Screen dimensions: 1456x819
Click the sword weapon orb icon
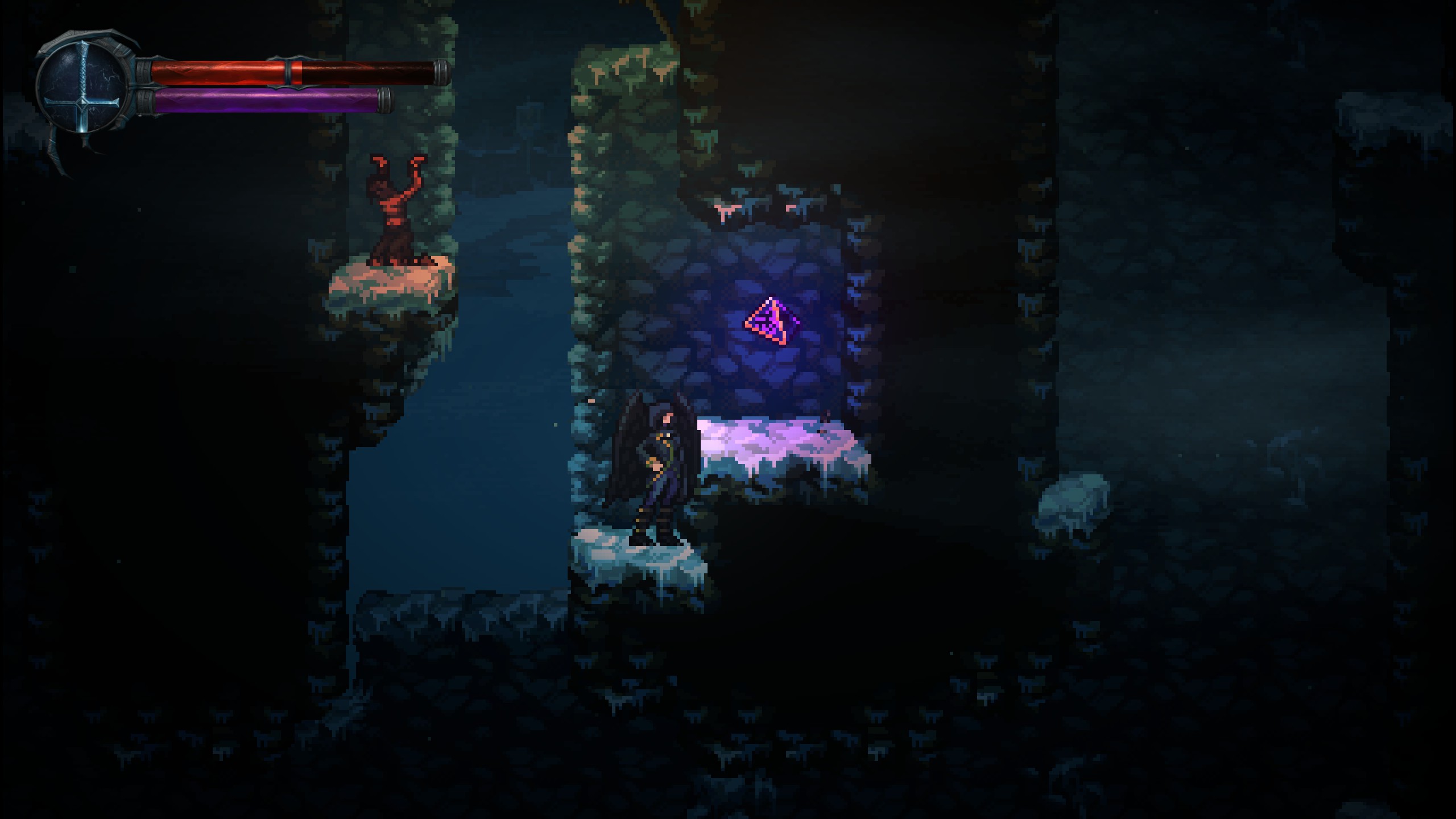(84, 89)
